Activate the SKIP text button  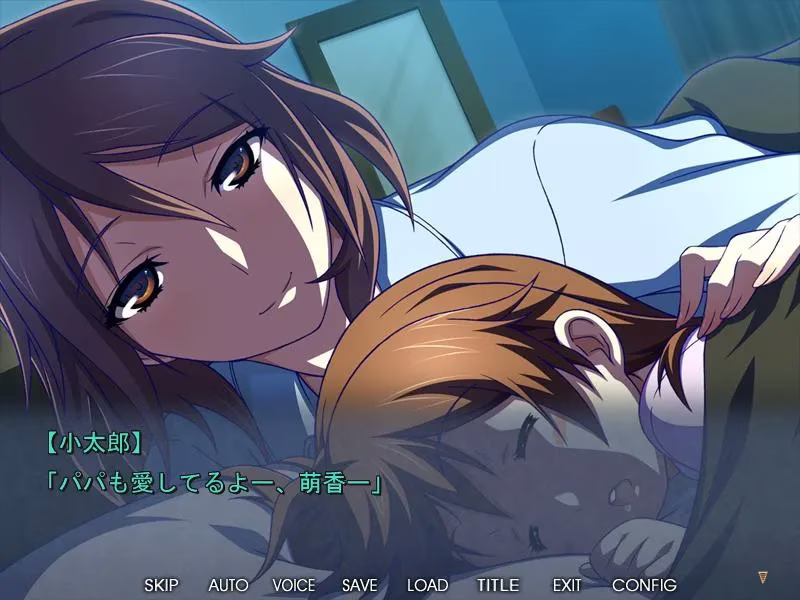point(162,585)
